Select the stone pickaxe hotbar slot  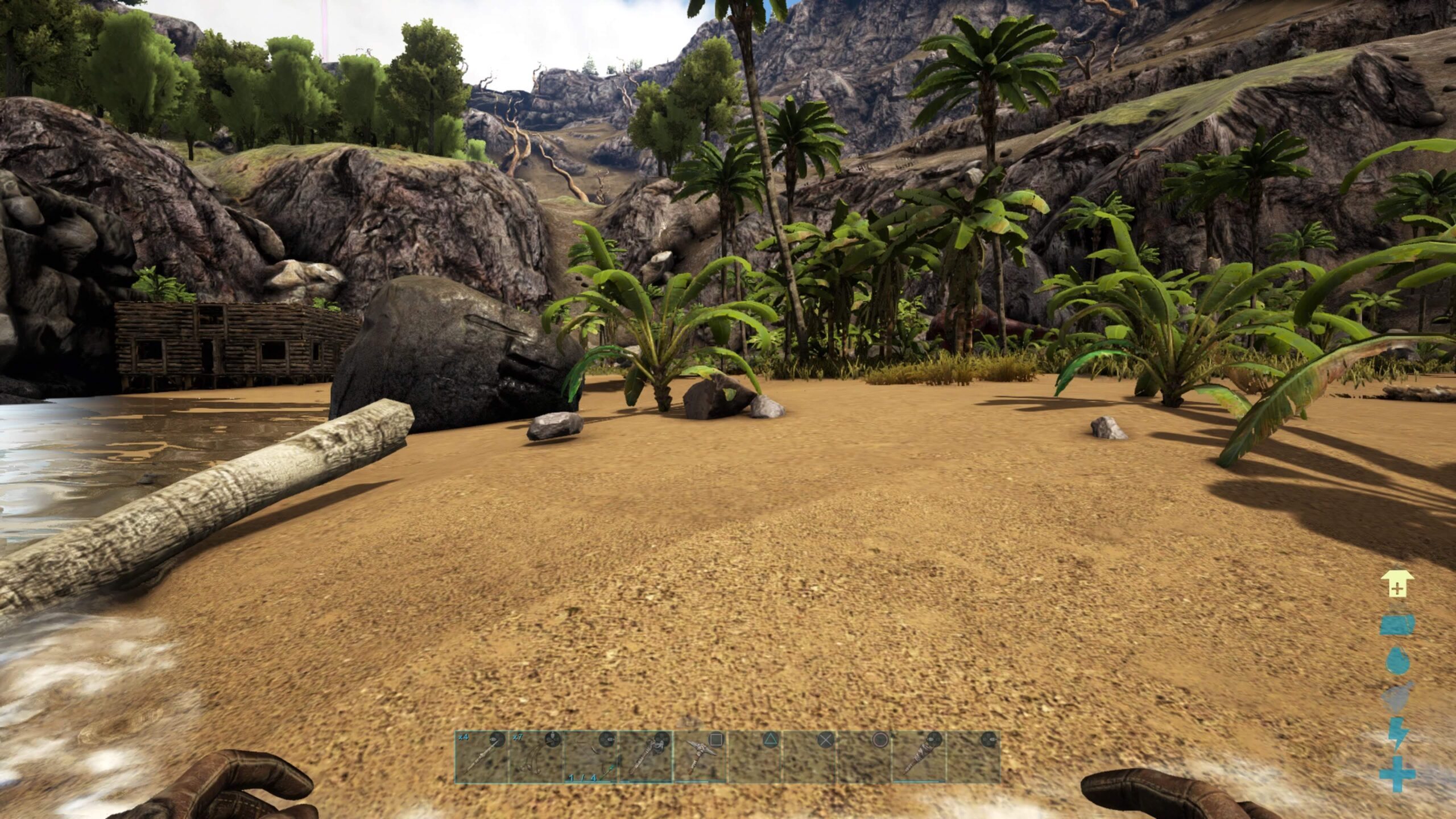pos(700,757)
